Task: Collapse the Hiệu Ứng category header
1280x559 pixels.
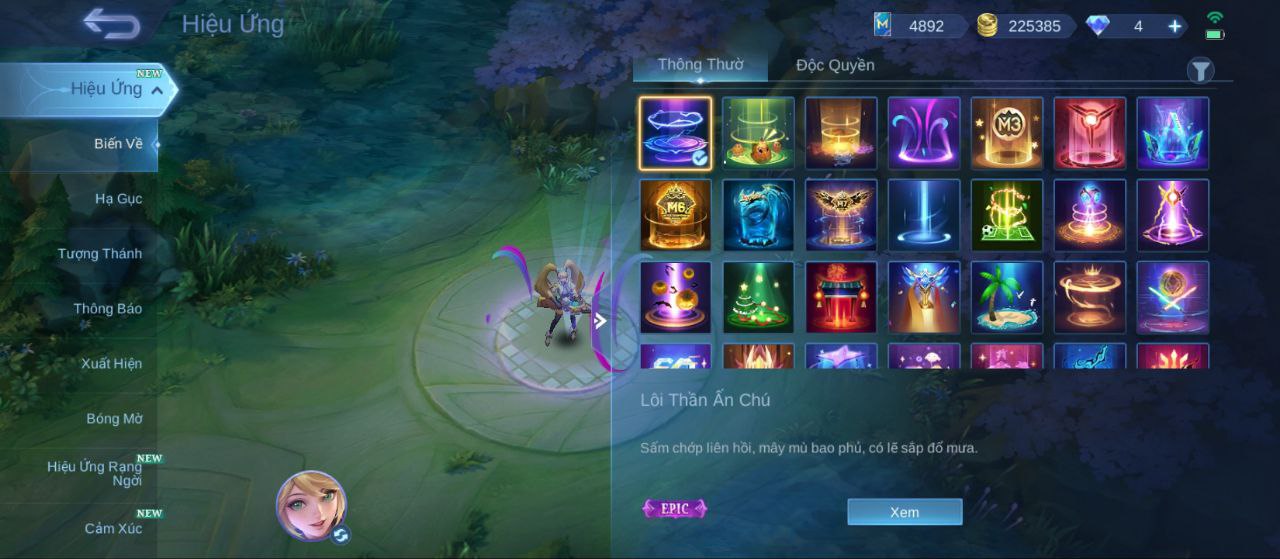Action: pyautogui.click(x=157, y=90)
